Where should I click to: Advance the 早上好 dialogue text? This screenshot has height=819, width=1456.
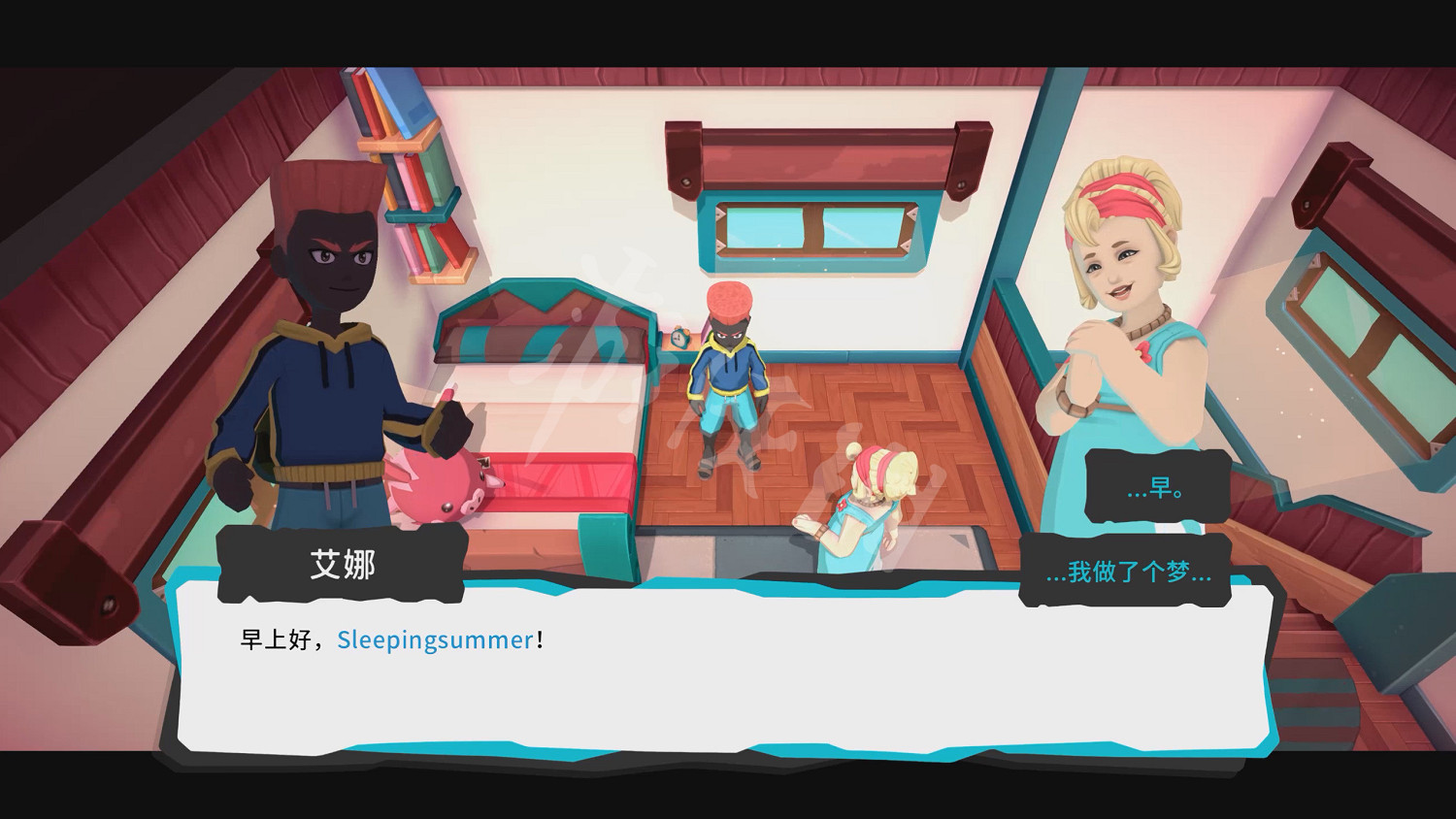tap(275, 639)
